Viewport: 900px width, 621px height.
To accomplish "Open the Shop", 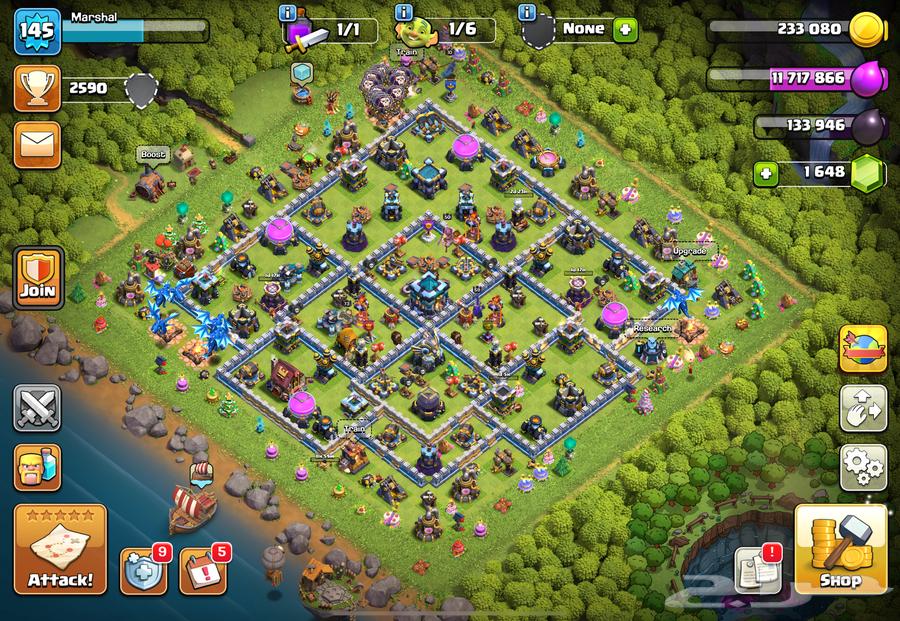I will click(x=840, y=550).
